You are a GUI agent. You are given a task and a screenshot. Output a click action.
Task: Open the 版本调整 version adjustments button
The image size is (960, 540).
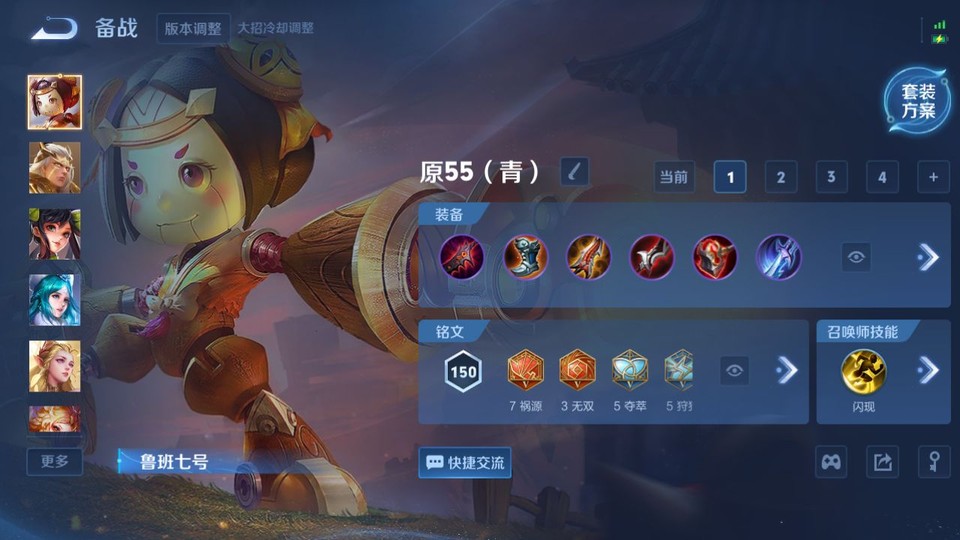pos(193,28)
